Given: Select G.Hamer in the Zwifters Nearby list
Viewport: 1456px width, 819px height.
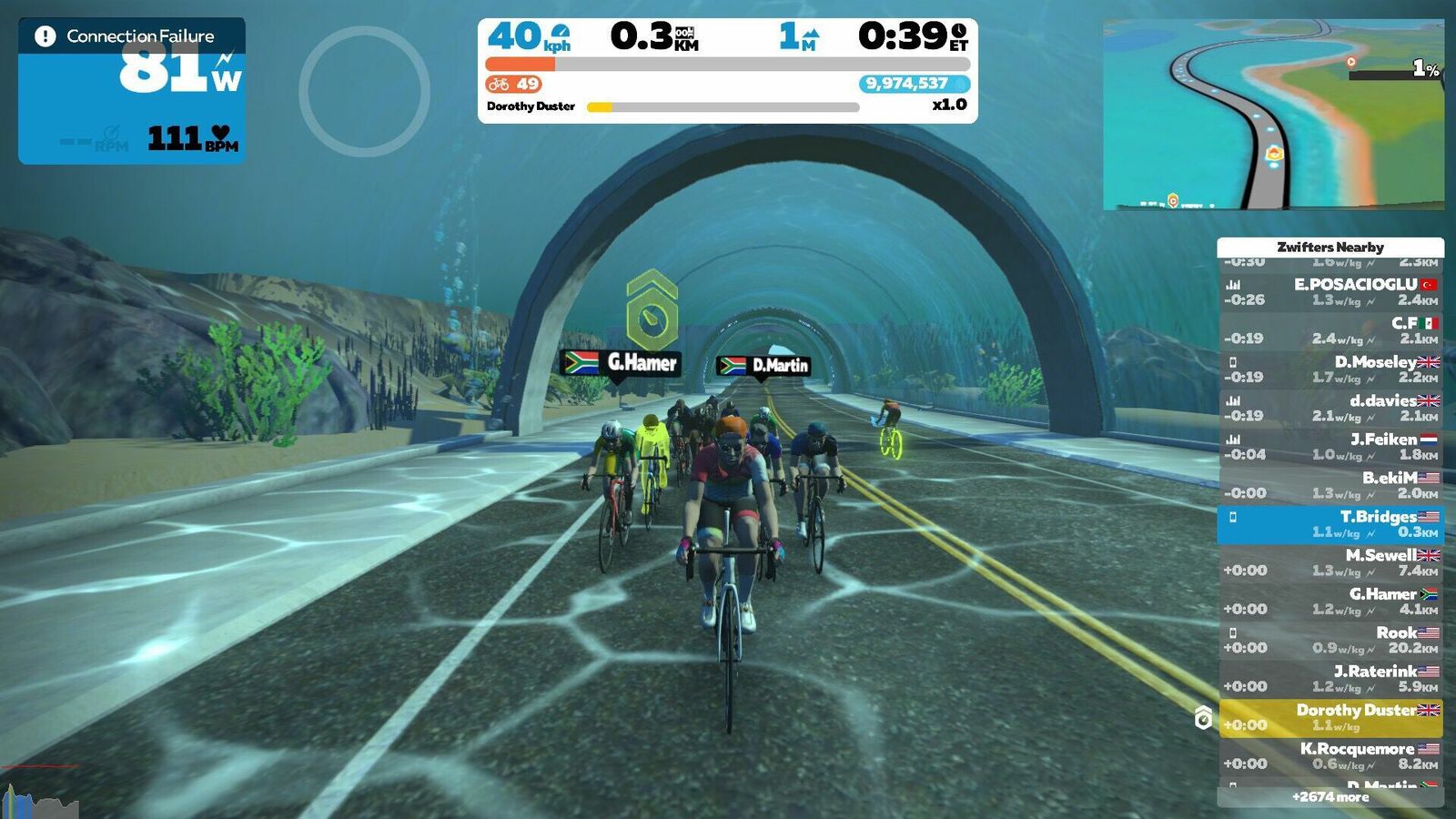Looking at the screenshot, I should [1330, 602].
